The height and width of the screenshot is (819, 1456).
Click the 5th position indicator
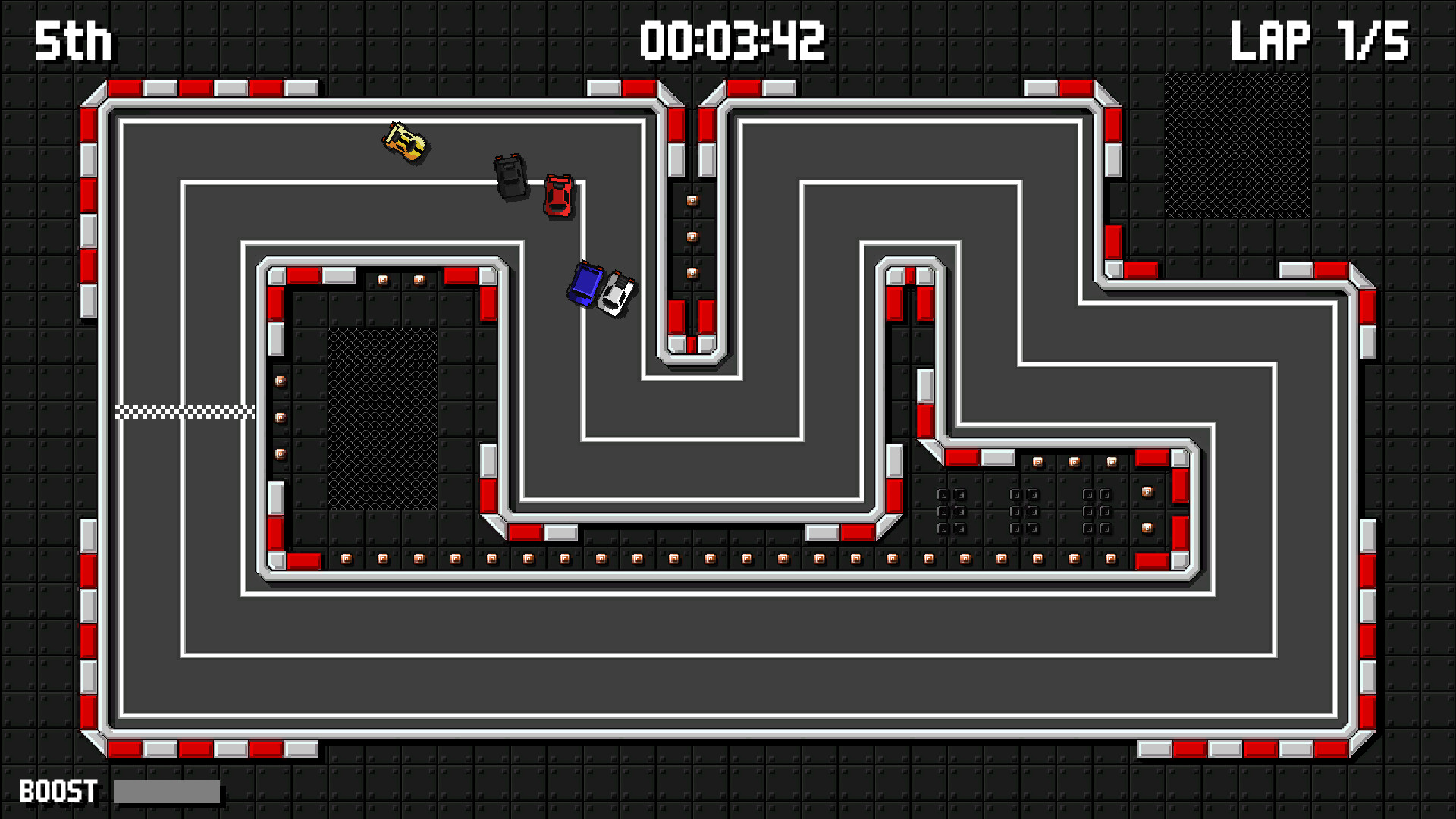pos(72,42)
